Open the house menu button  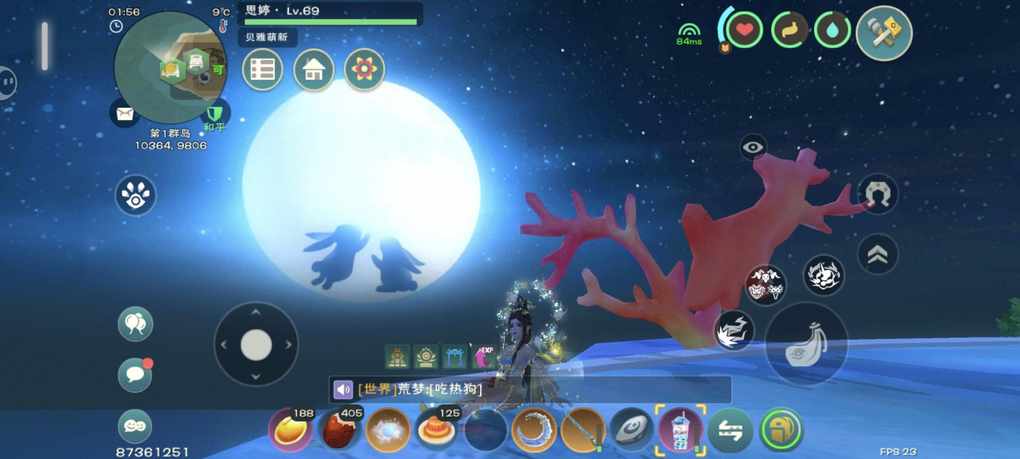coord(314,69)
